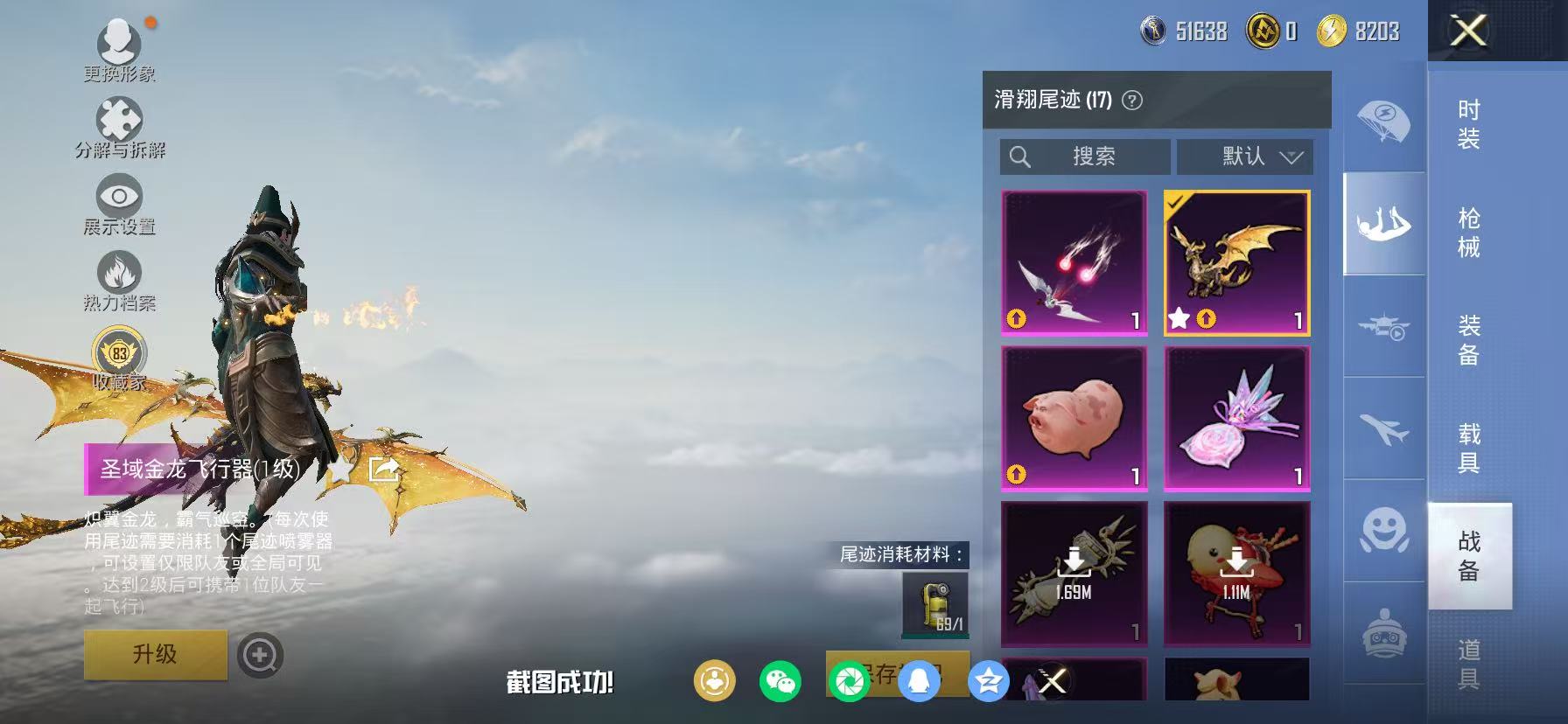
Task: Open the 更换形象 character appearance panel
Action: pos(121,42)
